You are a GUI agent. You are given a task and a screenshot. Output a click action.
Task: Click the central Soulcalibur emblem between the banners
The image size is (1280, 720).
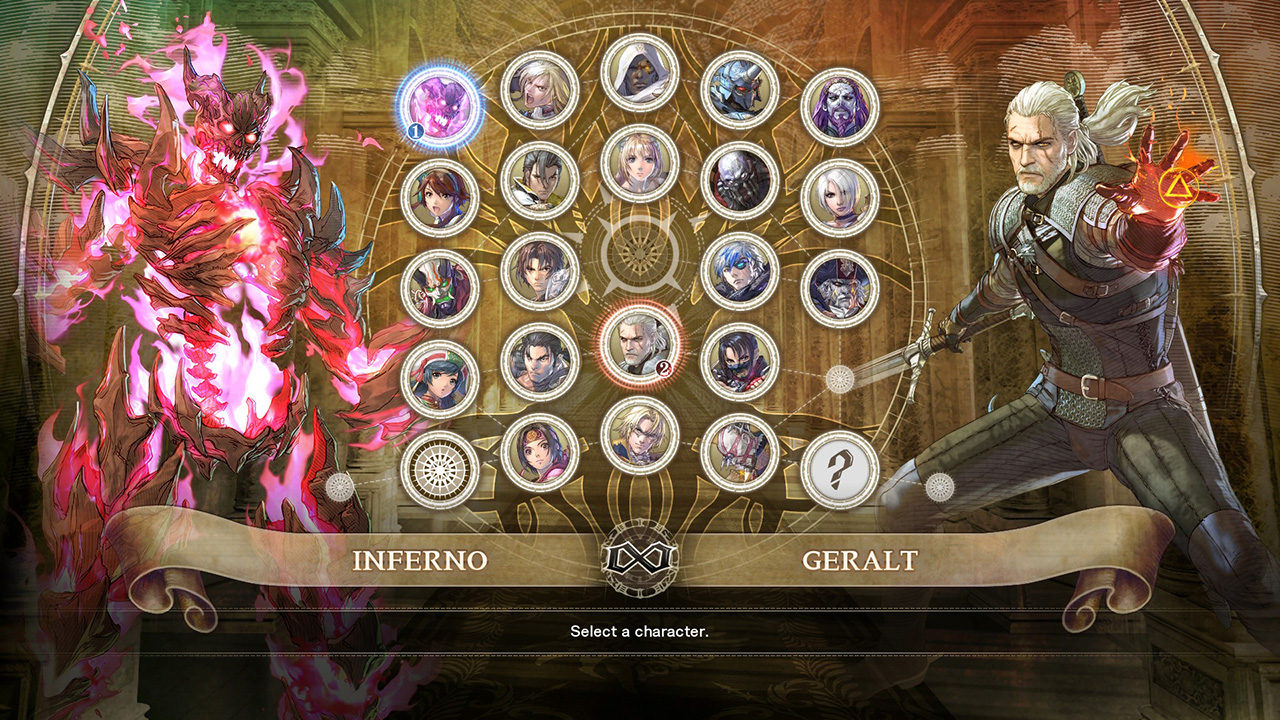640,560
